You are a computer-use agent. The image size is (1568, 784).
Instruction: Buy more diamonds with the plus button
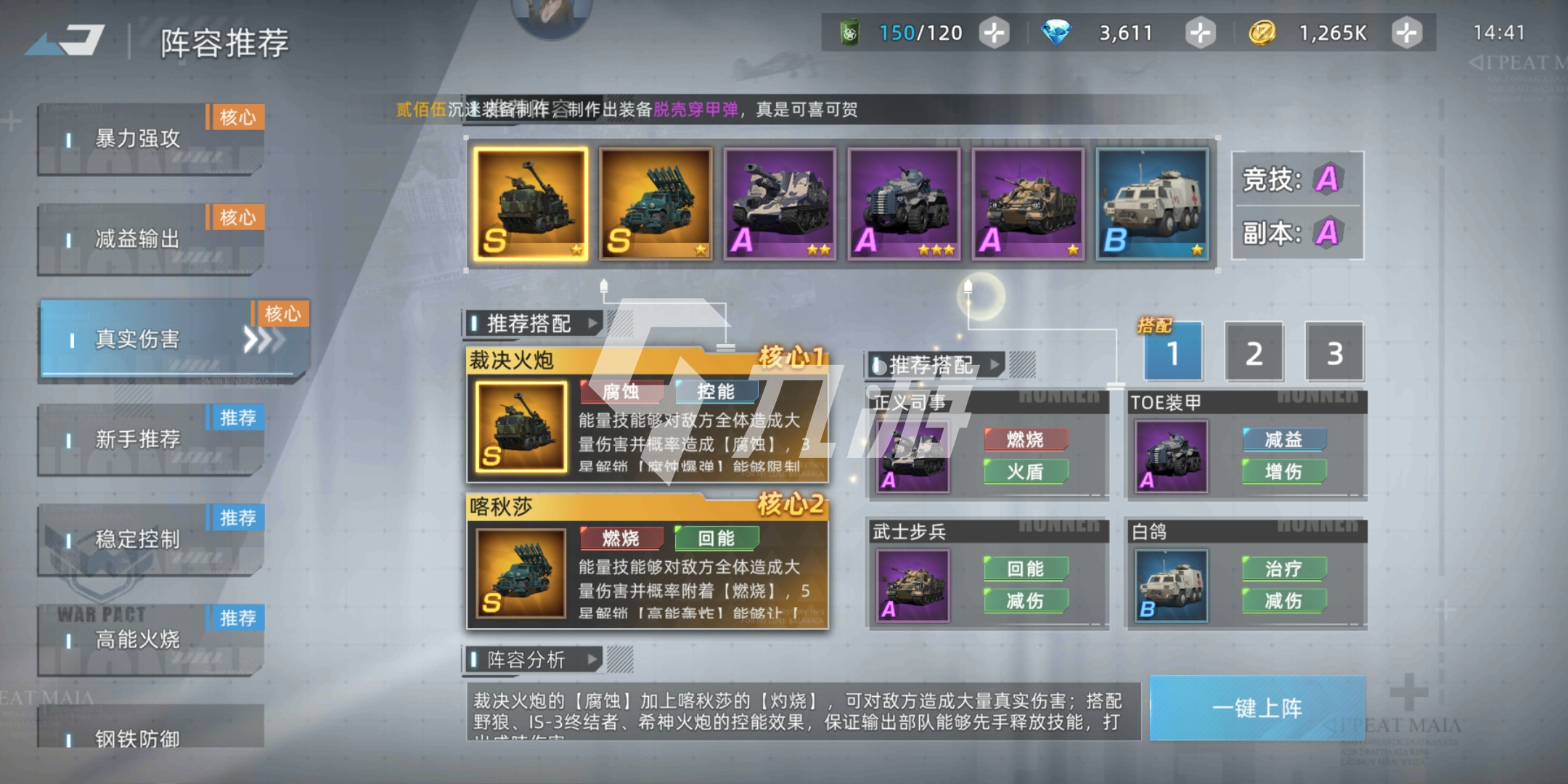coord(1200,33)
